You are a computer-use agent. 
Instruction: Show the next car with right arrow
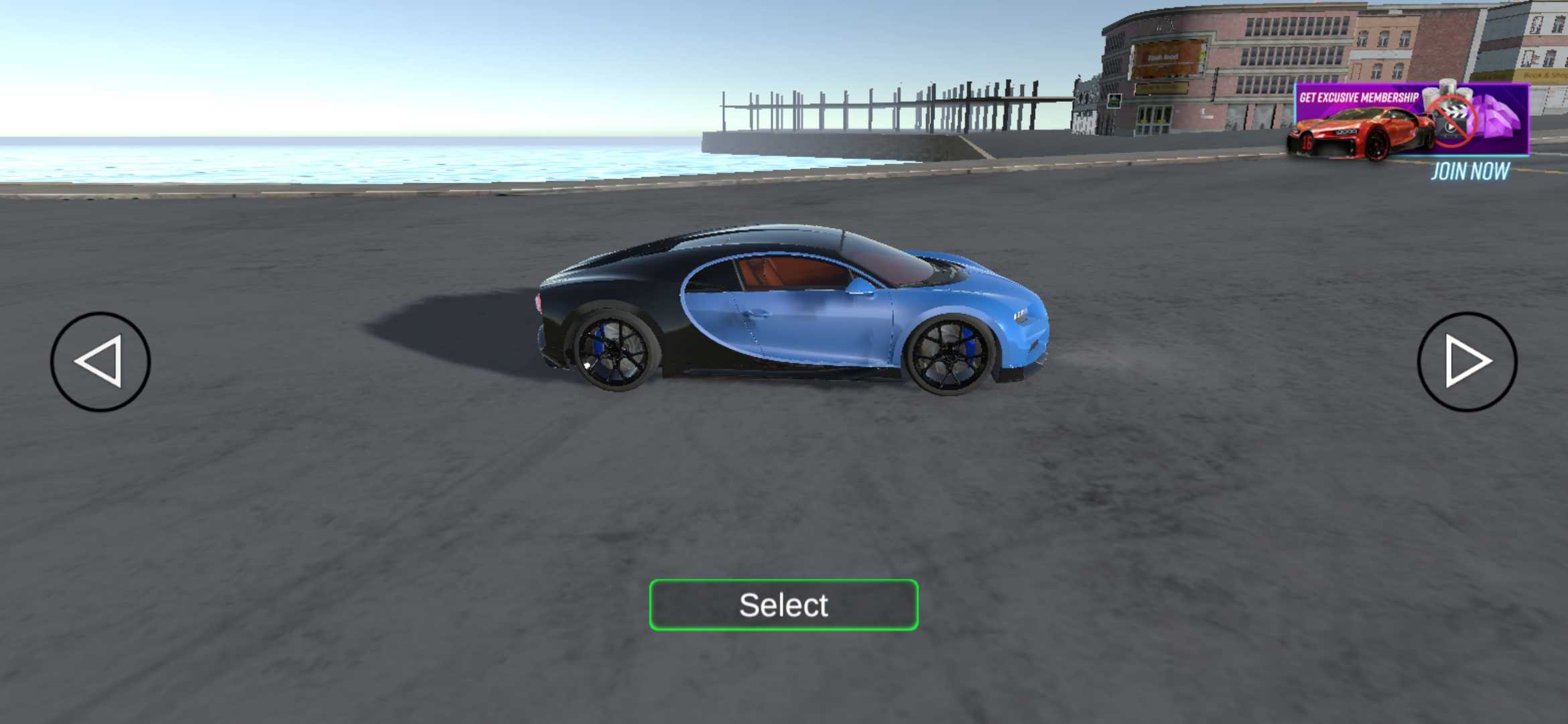(x=1467, y=361)
